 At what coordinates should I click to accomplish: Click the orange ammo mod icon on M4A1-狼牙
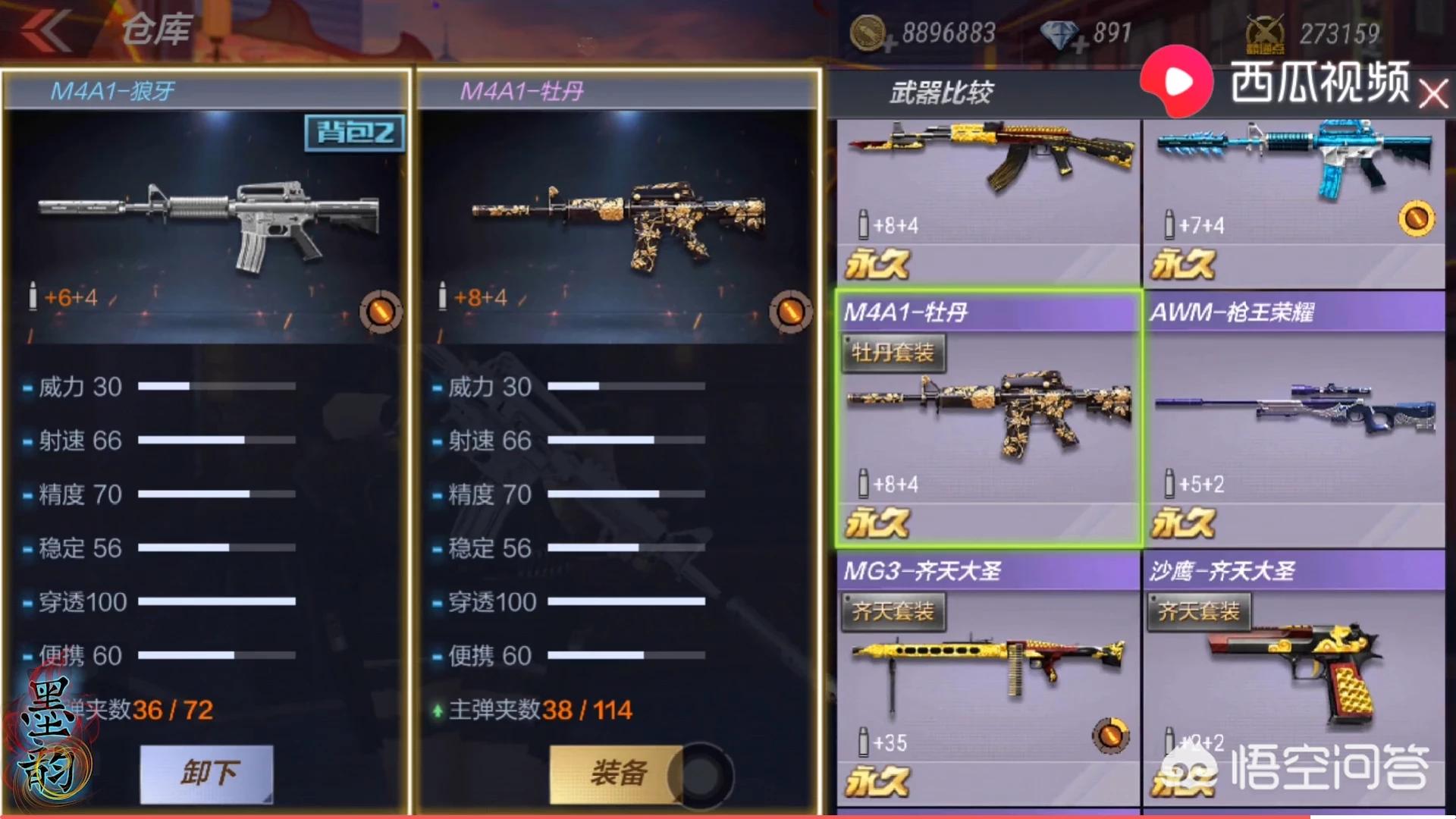(x=382, y=312)
